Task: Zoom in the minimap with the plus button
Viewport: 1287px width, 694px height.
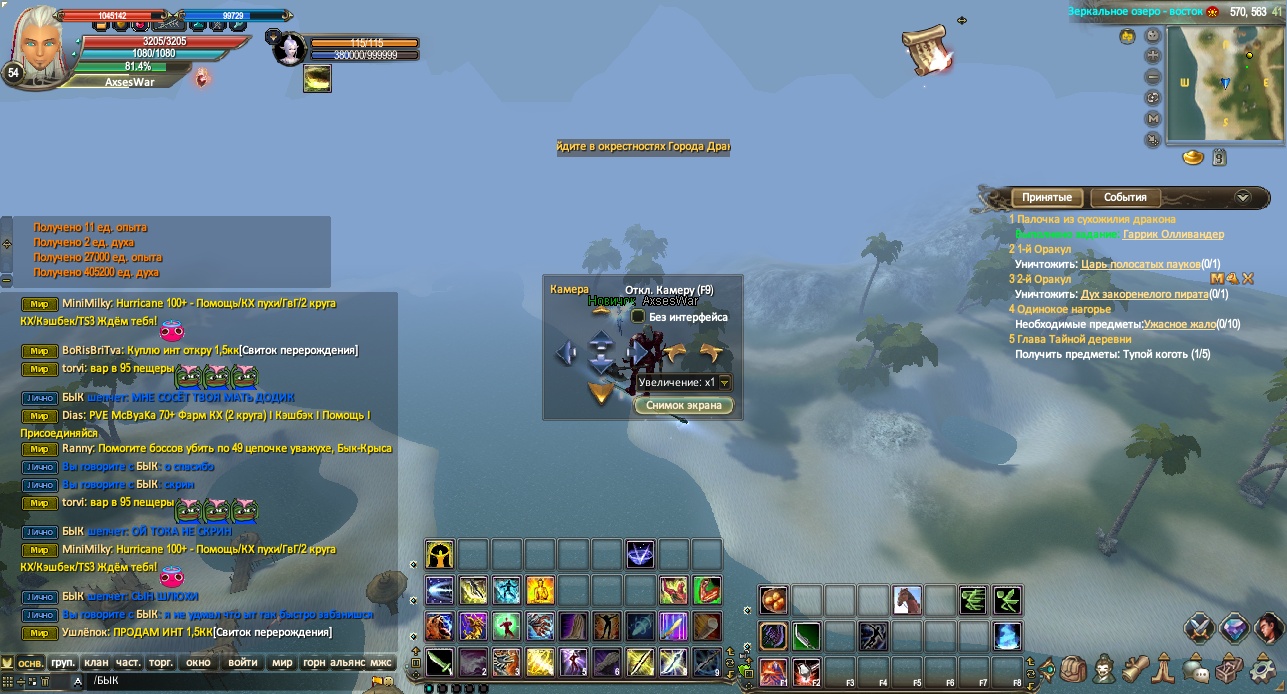Action: (1153, 57)
